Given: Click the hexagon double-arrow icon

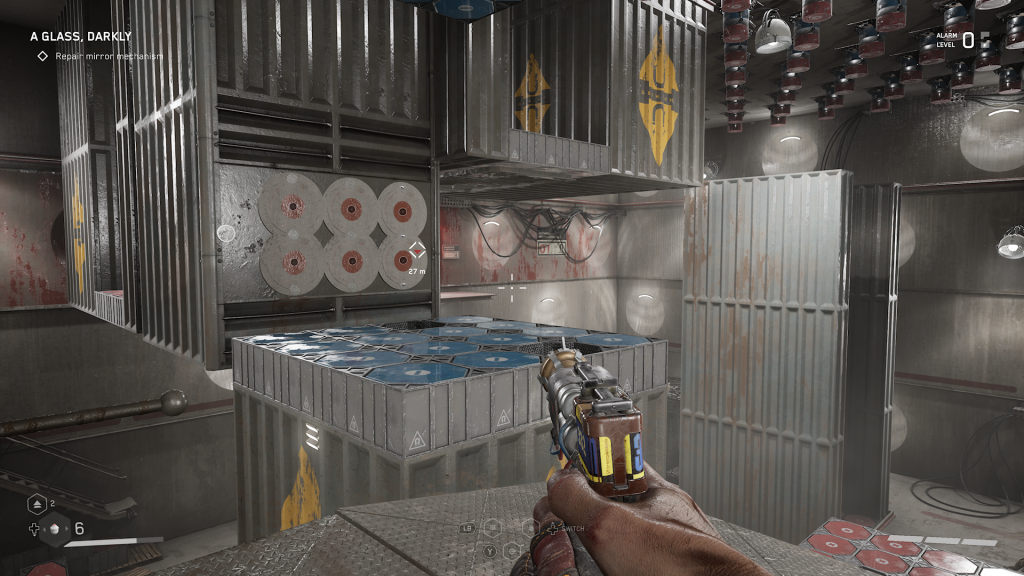Looking at the screenshot, I should click(36, 504).
